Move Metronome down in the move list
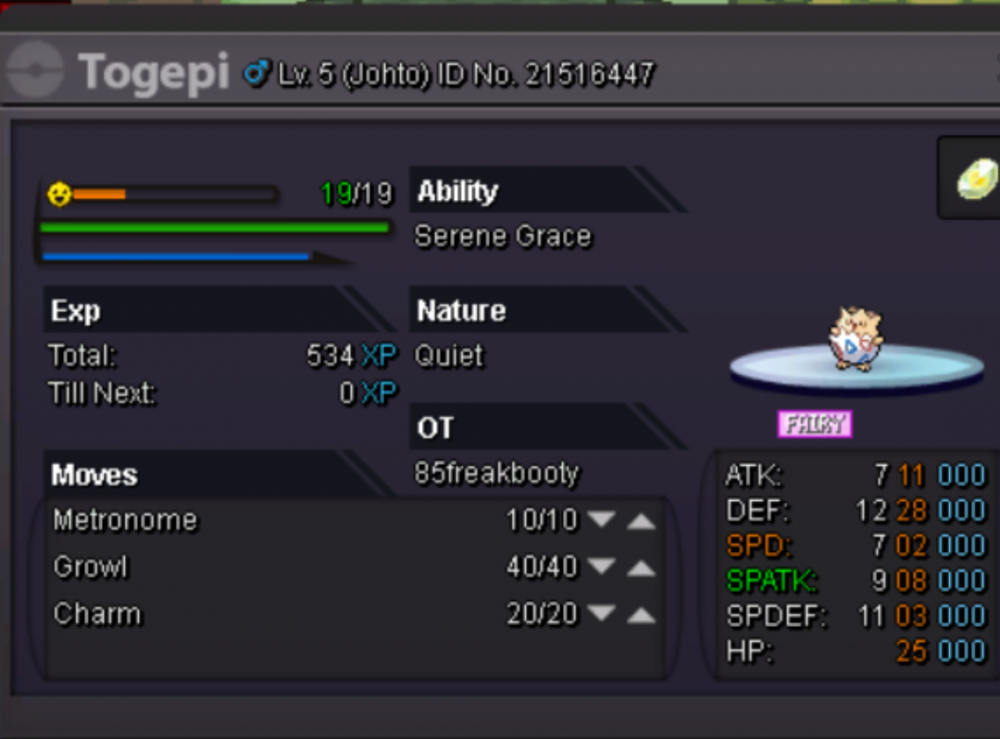The width and height of the screenshot is (1000, 739). tap(601, 520)
